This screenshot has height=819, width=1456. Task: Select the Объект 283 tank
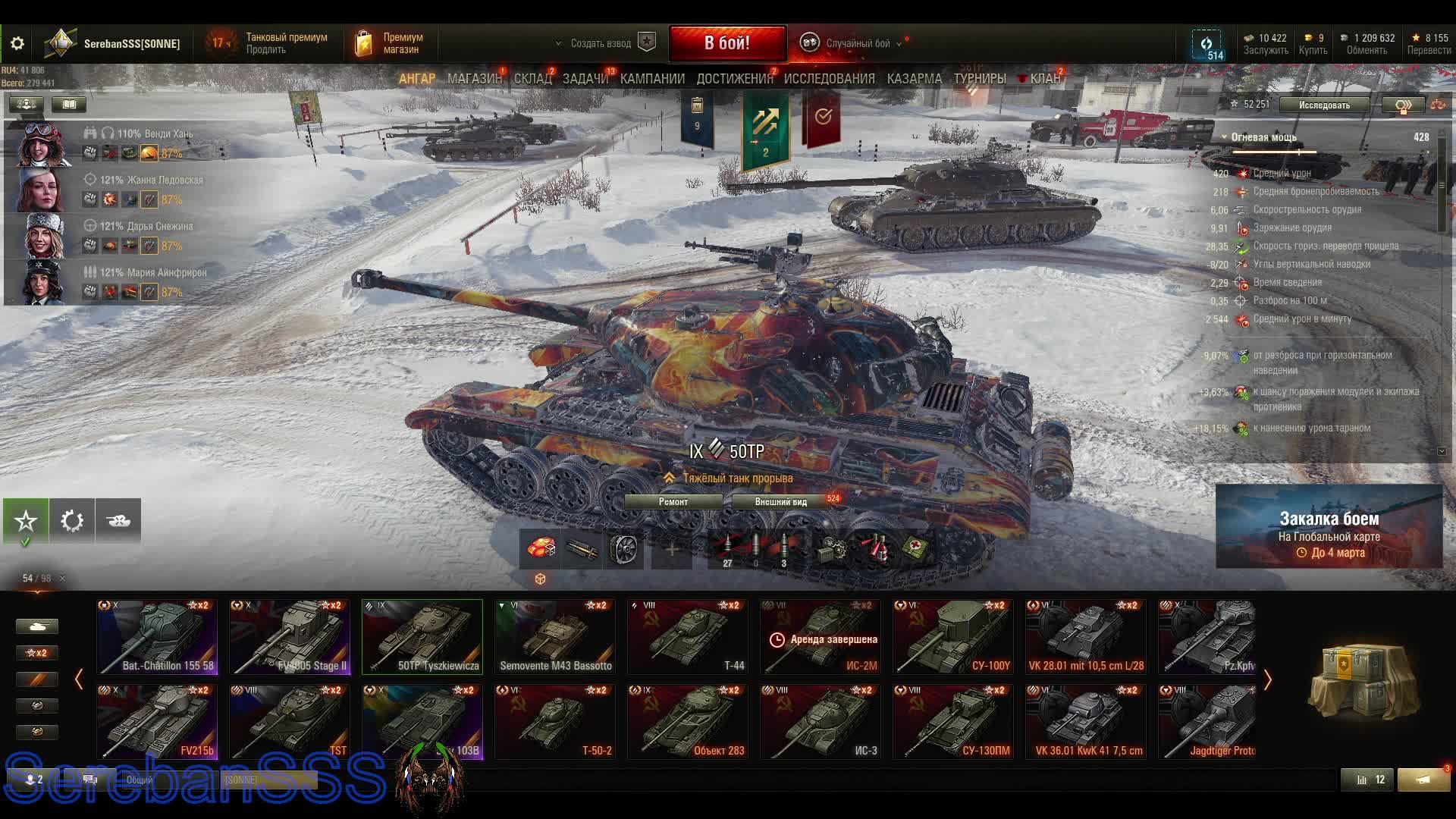click(x=688, y=722)
